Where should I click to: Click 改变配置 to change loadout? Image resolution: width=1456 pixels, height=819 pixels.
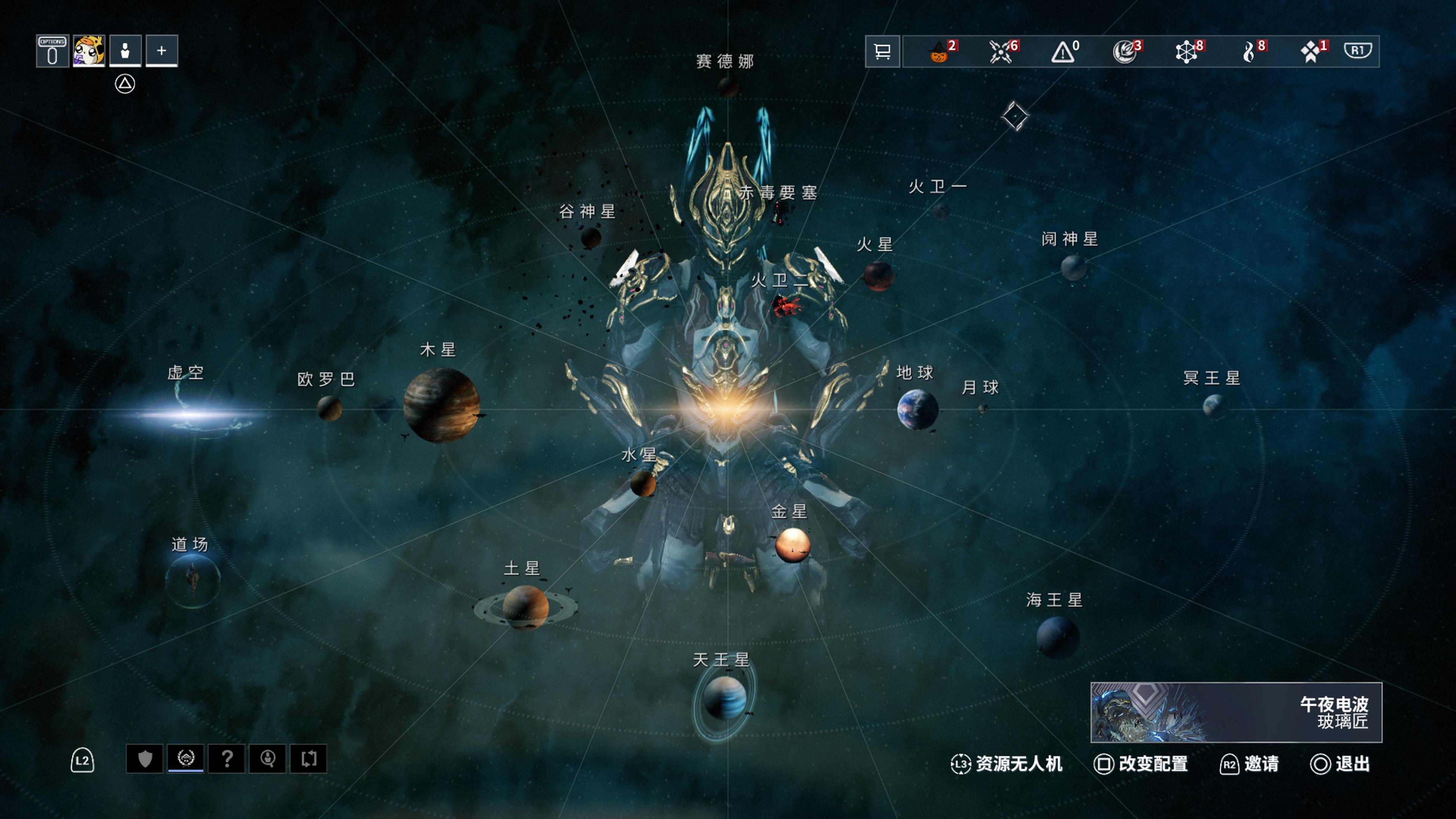(1141, 764)
